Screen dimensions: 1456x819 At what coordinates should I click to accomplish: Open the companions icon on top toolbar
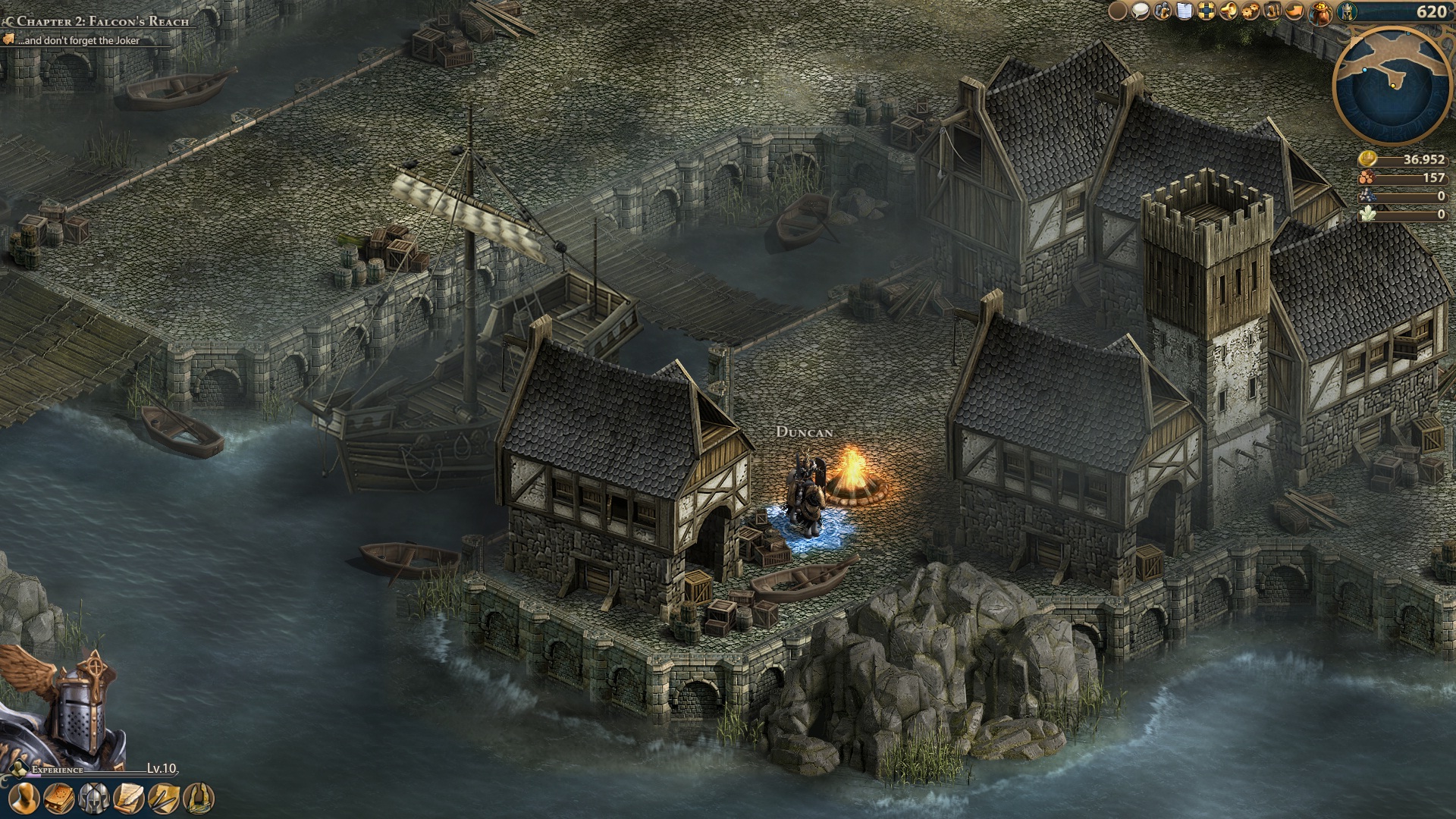pyautogui.click(x=1163, y=11)
